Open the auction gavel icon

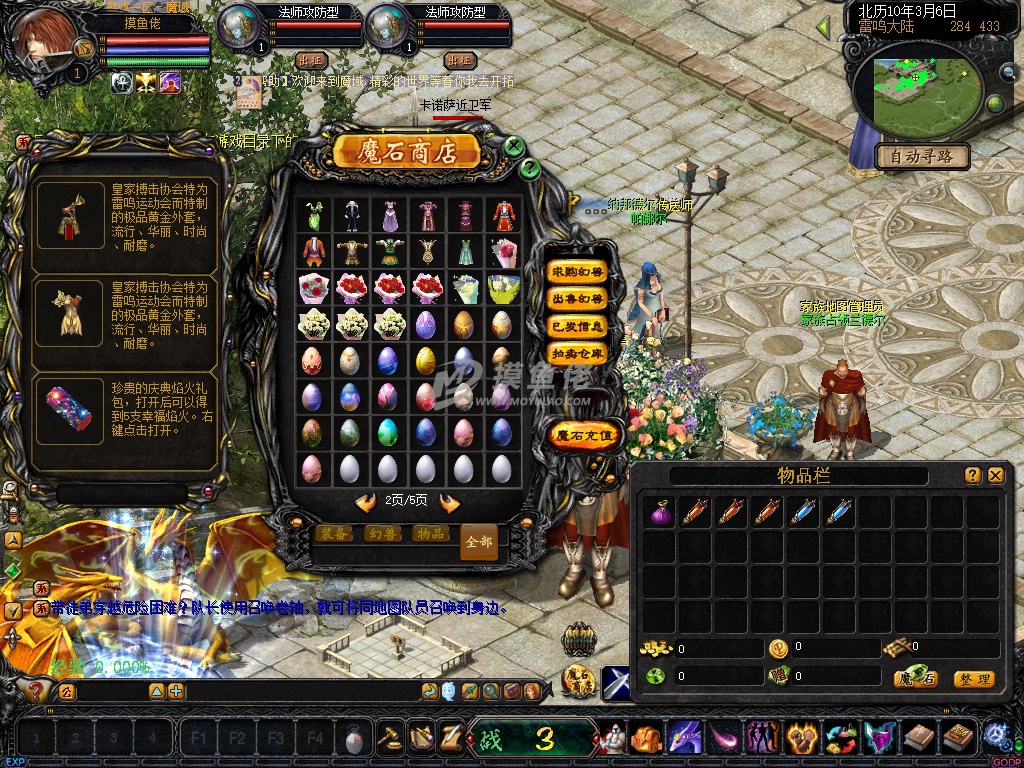point(388,738)
